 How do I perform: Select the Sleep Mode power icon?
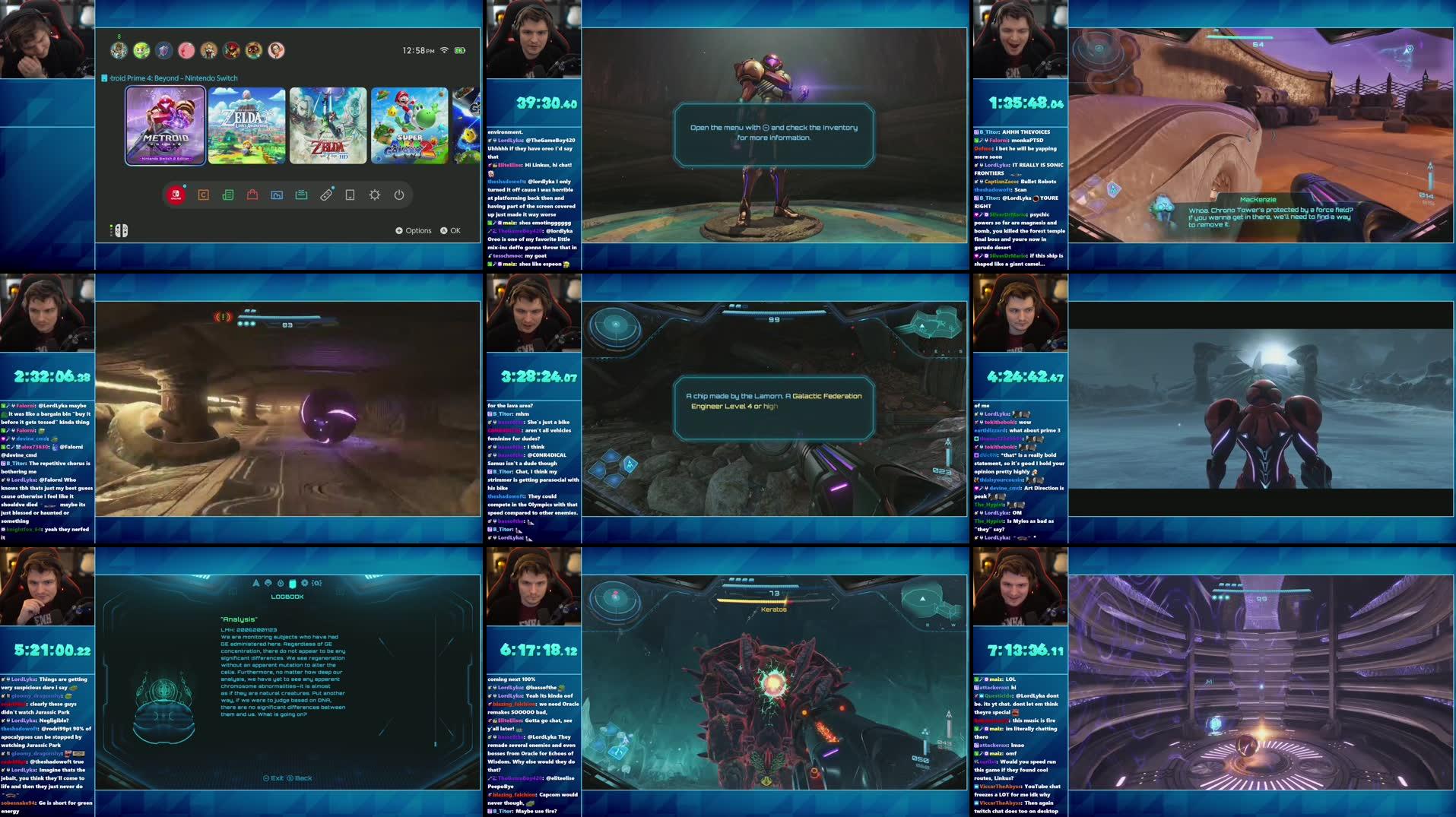(x=399, y=195)
